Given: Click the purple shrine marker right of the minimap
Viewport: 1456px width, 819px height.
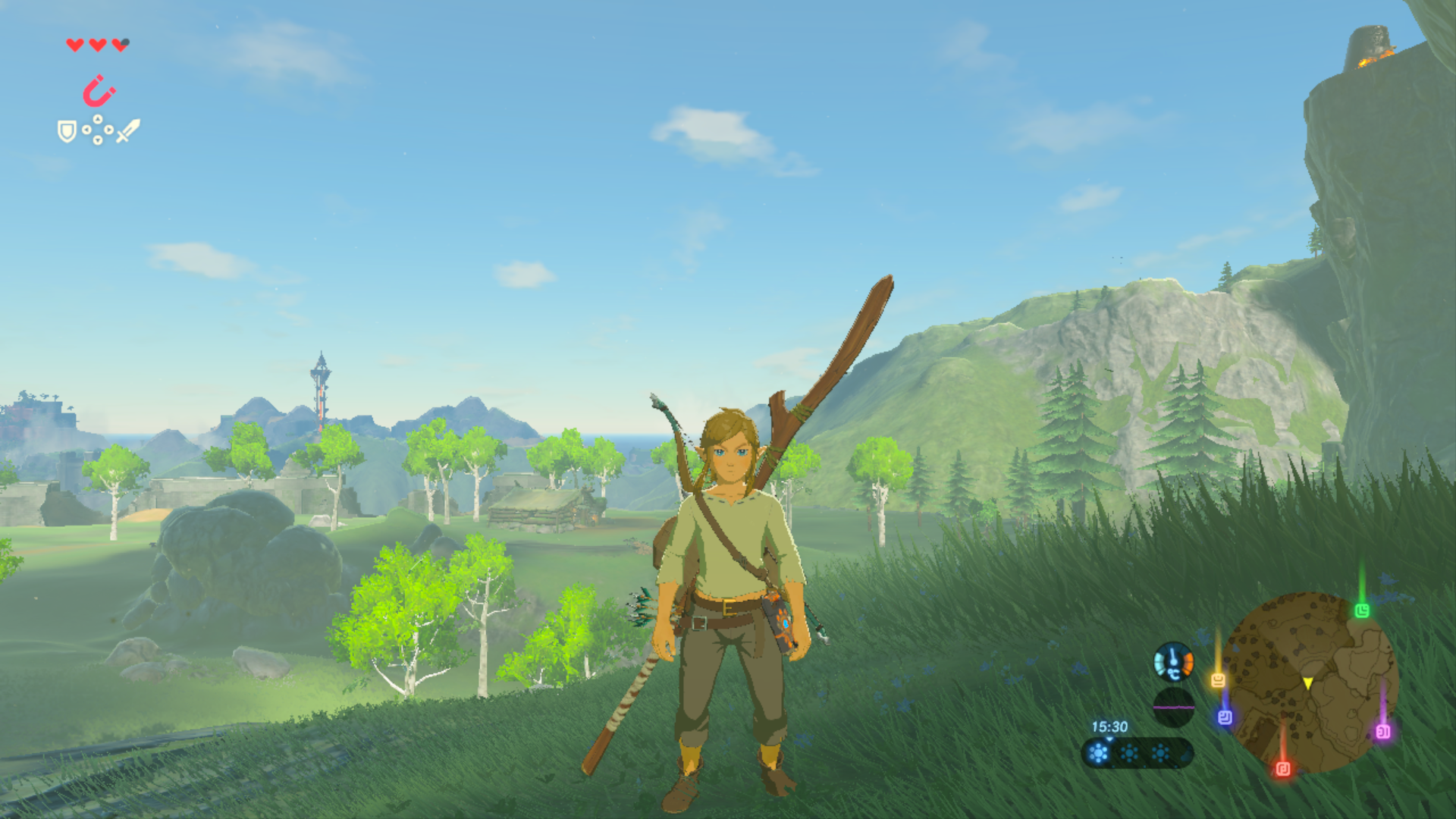Looking at the screenshot, I should (x=1383, y=733).
